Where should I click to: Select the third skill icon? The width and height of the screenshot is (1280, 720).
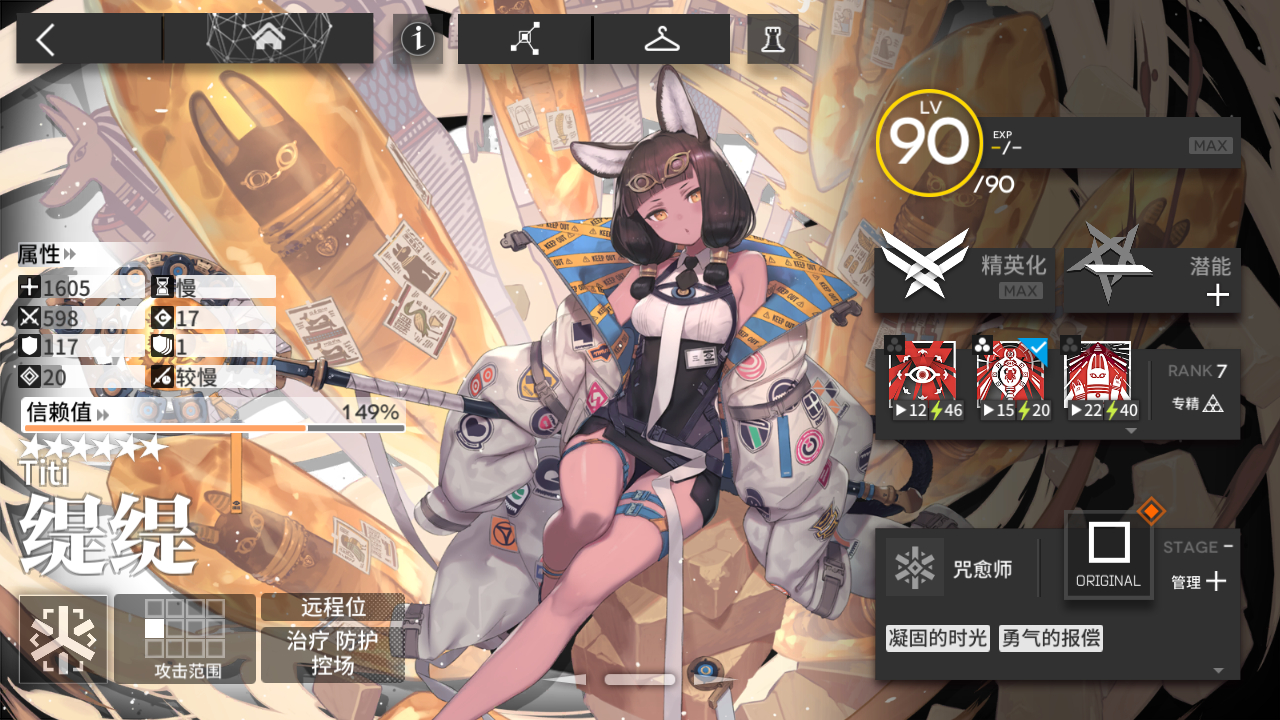1098,380
